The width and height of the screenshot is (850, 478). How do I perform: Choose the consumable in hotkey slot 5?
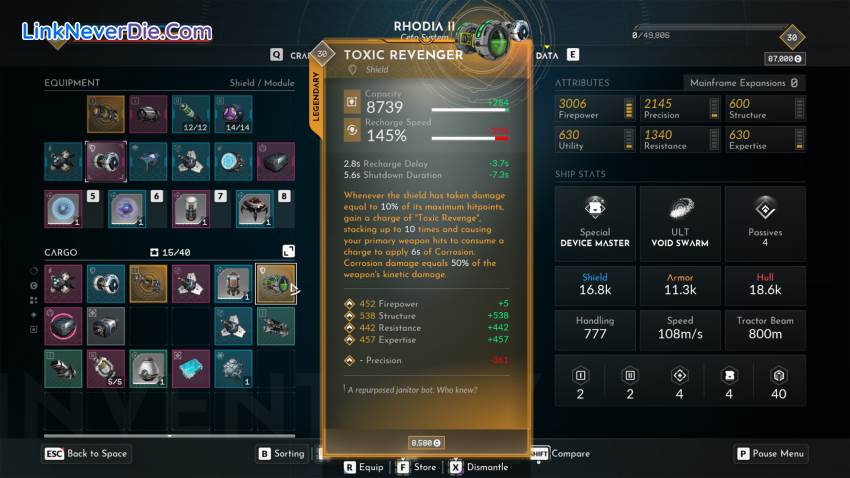[63, 209]
